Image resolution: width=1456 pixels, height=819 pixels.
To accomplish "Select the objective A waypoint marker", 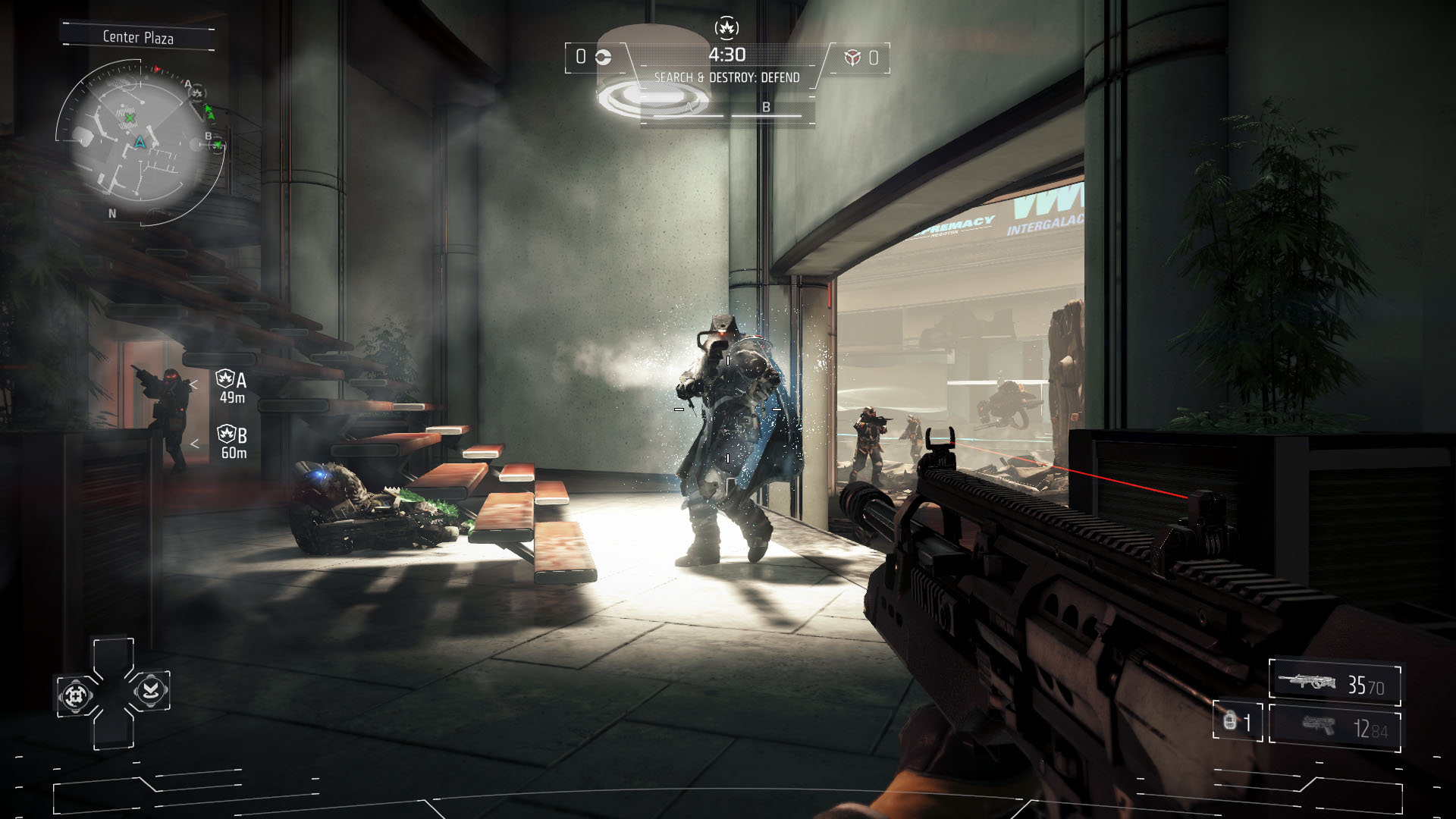I will point(231,387).
